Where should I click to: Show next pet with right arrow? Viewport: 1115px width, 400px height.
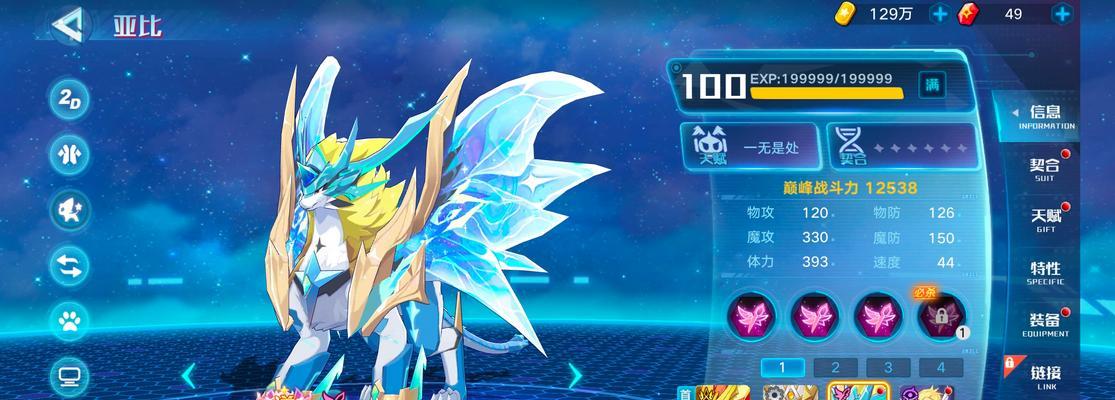[x=575, y=375]
